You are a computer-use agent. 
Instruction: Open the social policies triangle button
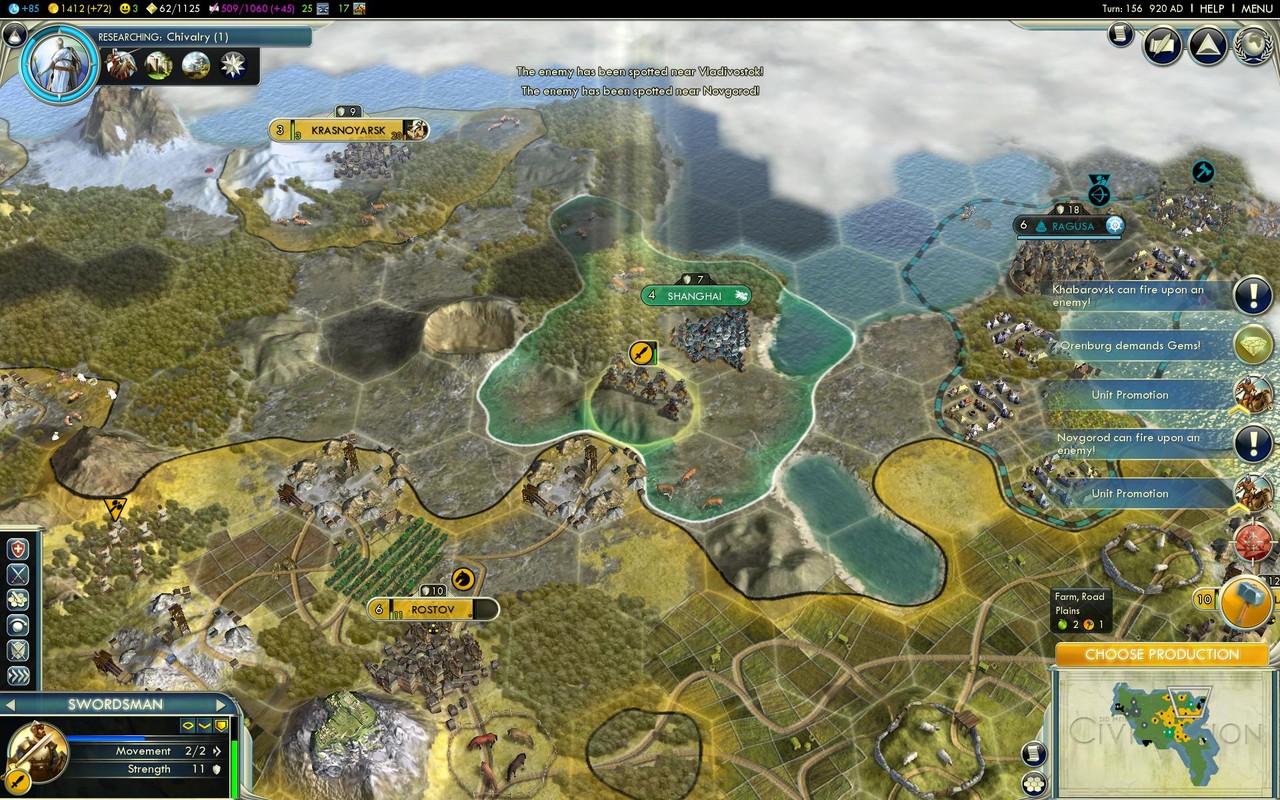tap(1207, 46)
